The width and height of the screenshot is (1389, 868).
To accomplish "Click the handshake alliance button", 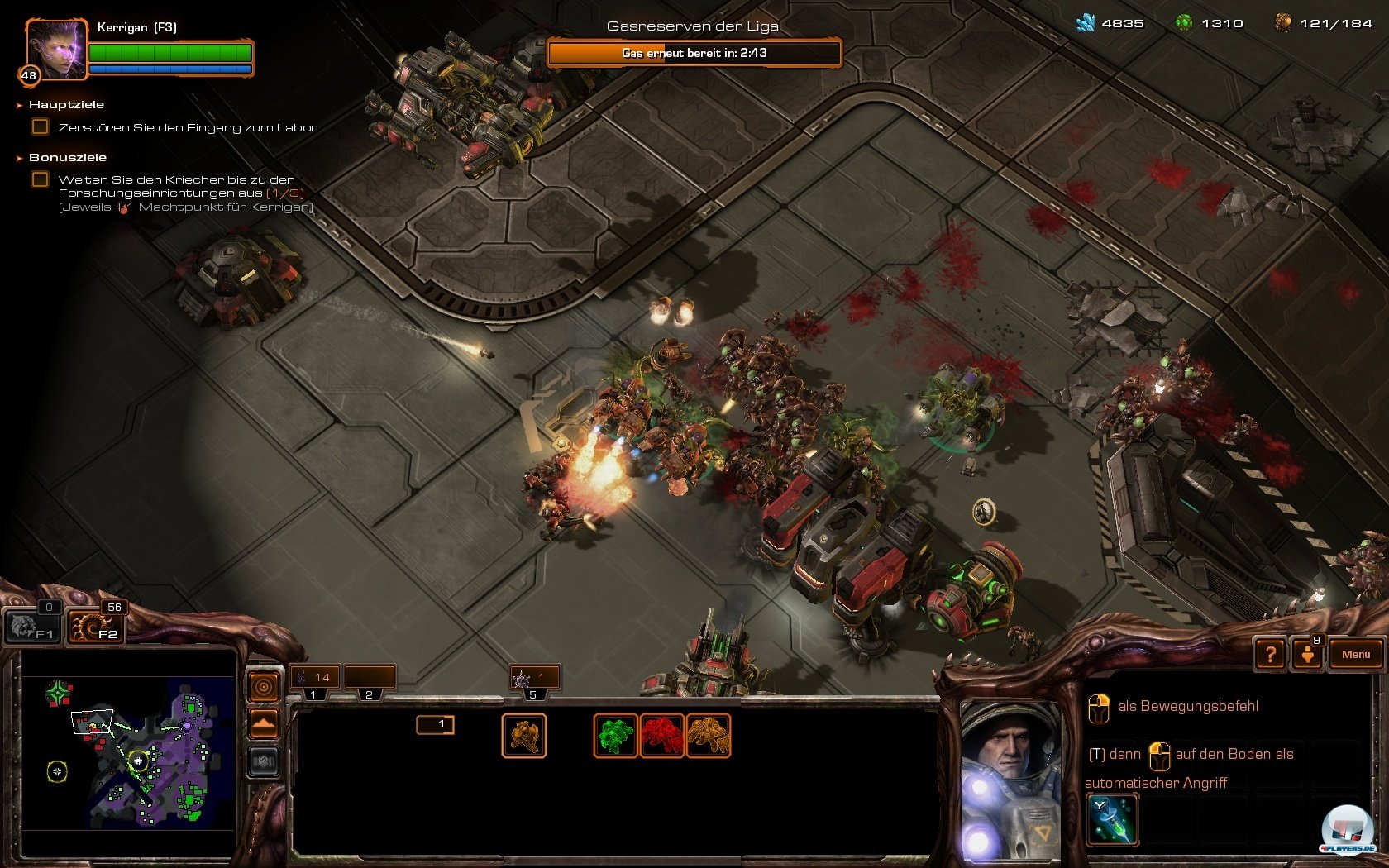I will [x=264, y=761].
